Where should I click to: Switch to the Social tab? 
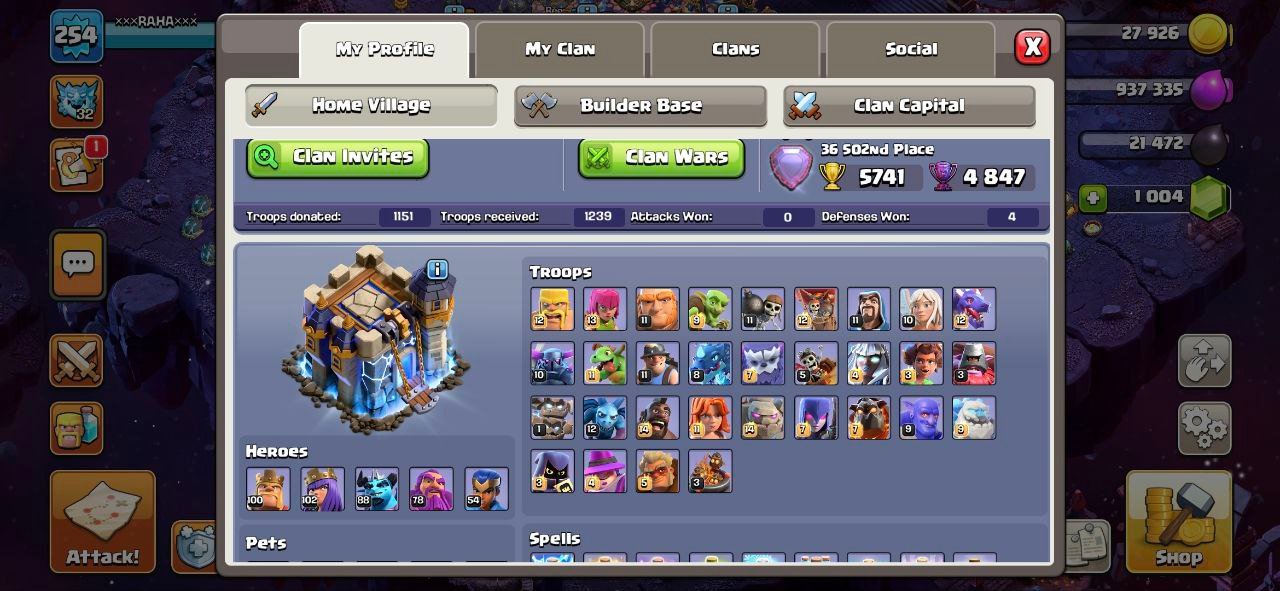point(911,49)
